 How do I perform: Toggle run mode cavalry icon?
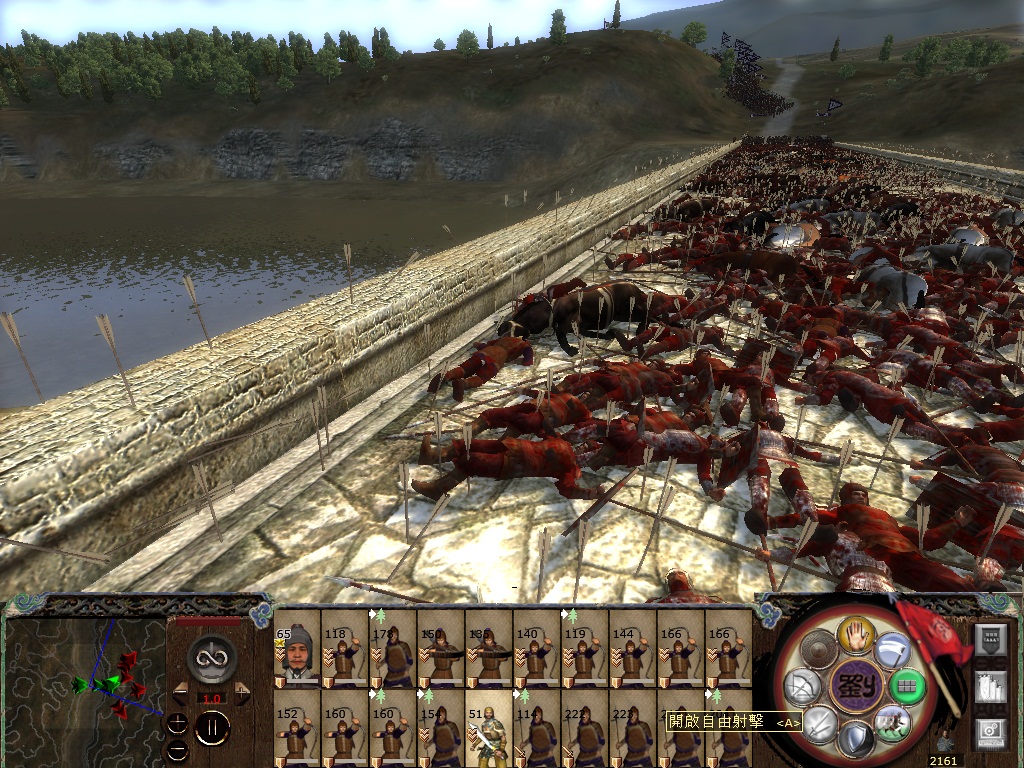point(893,722)
